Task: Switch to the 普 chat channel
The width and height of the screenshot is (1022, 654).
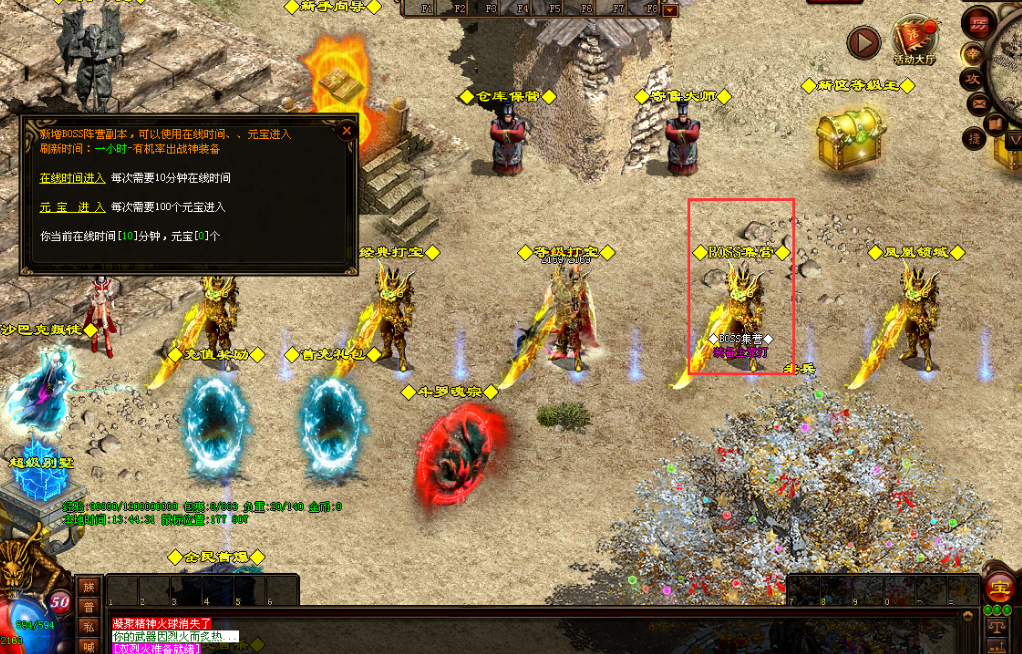Action: [x=89, y=607]
